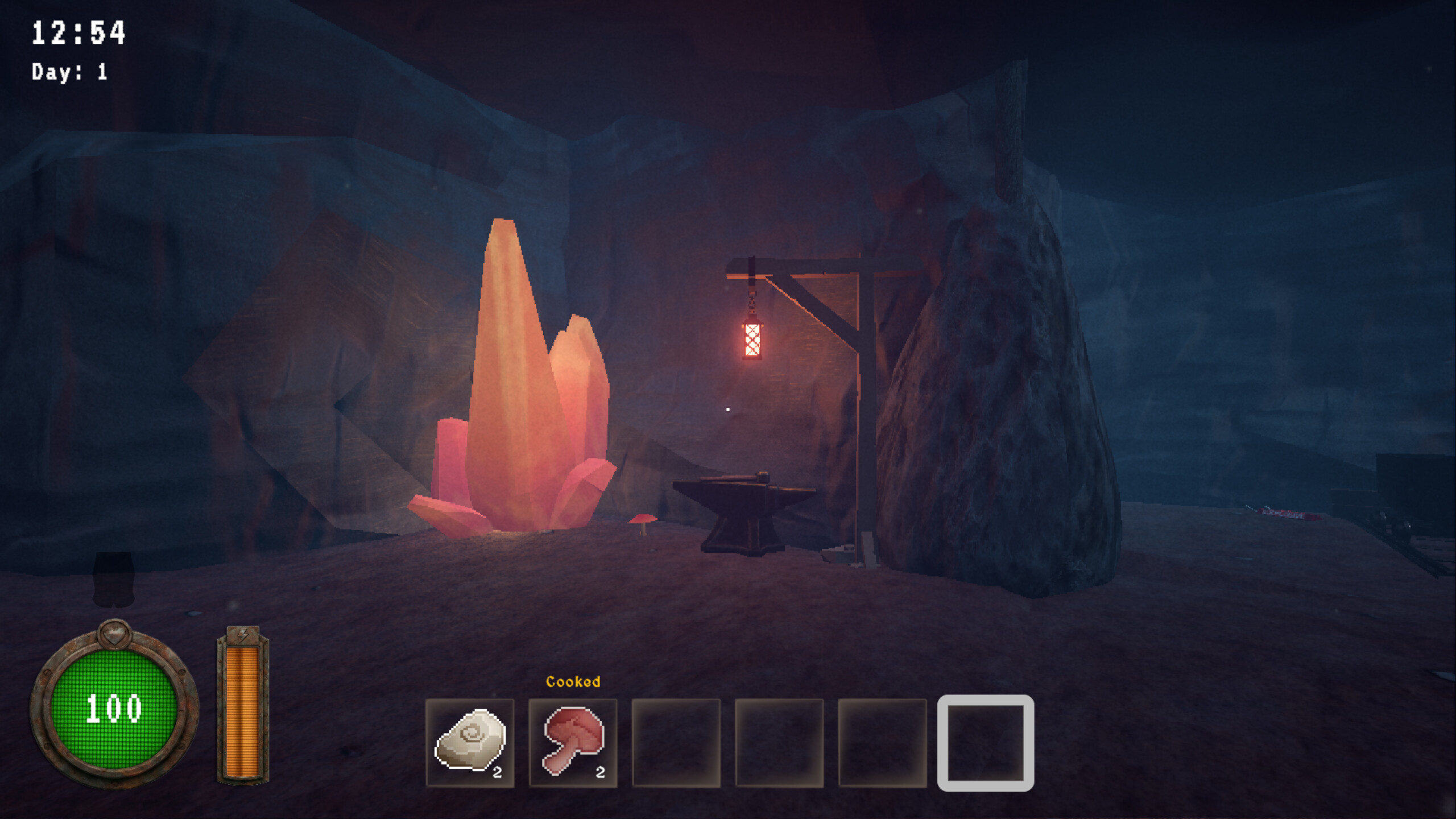
Task: Click the 12:54 clock display
Action: (78, 31)
